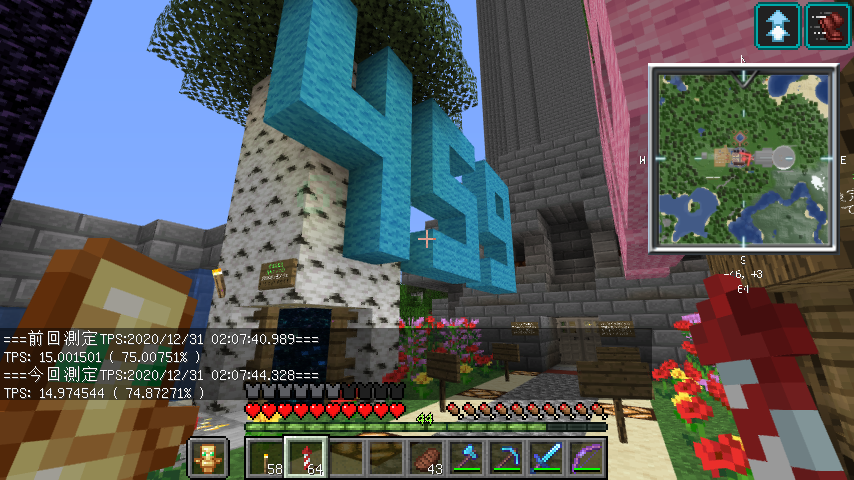The height and width of the screenshot is (480, 854).
Task: Open the minimap
Action: [x=741, y=157]
